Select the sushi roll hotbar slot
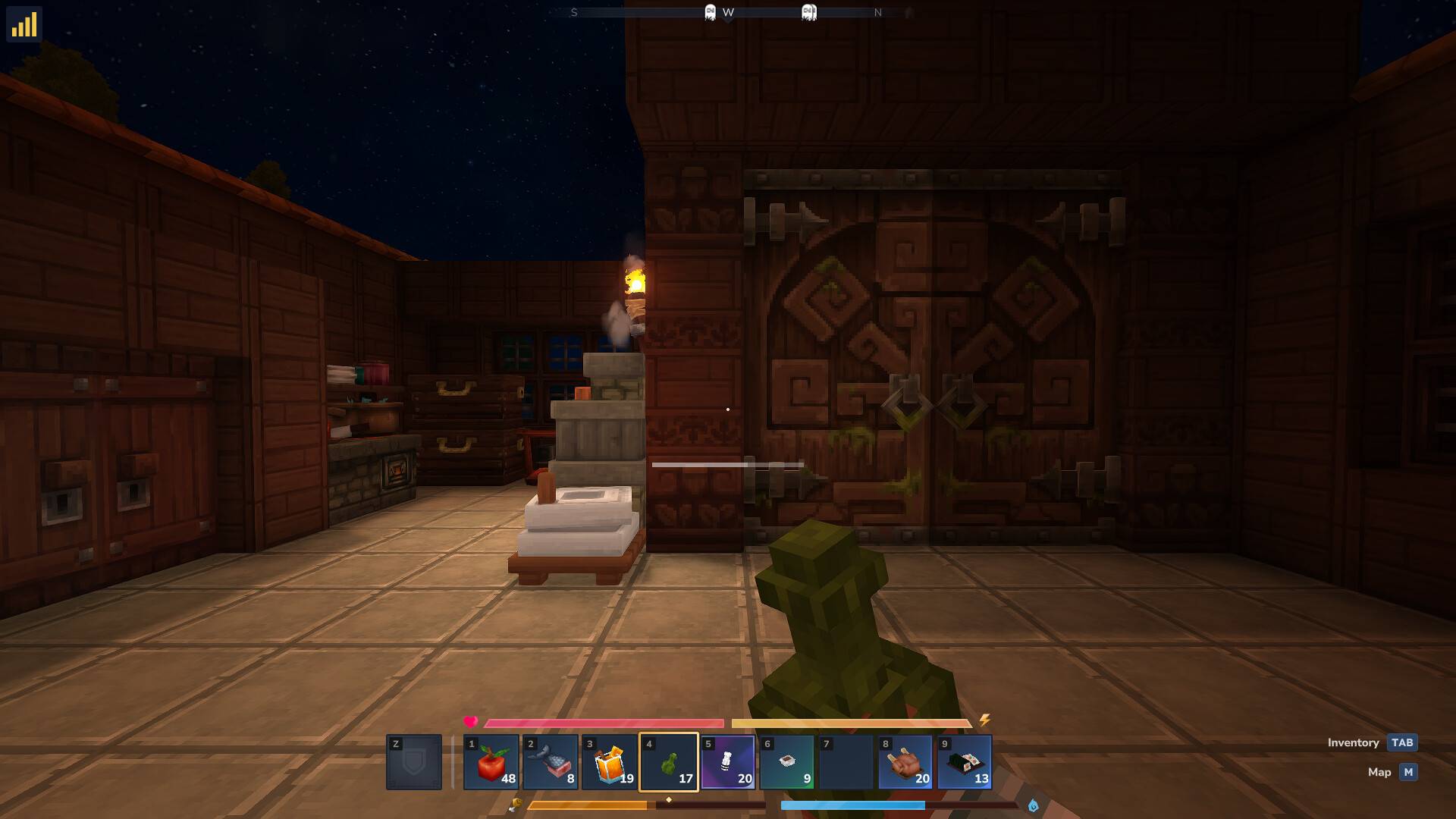Viewport: 1456px width, 819px height. pos(965,762)
